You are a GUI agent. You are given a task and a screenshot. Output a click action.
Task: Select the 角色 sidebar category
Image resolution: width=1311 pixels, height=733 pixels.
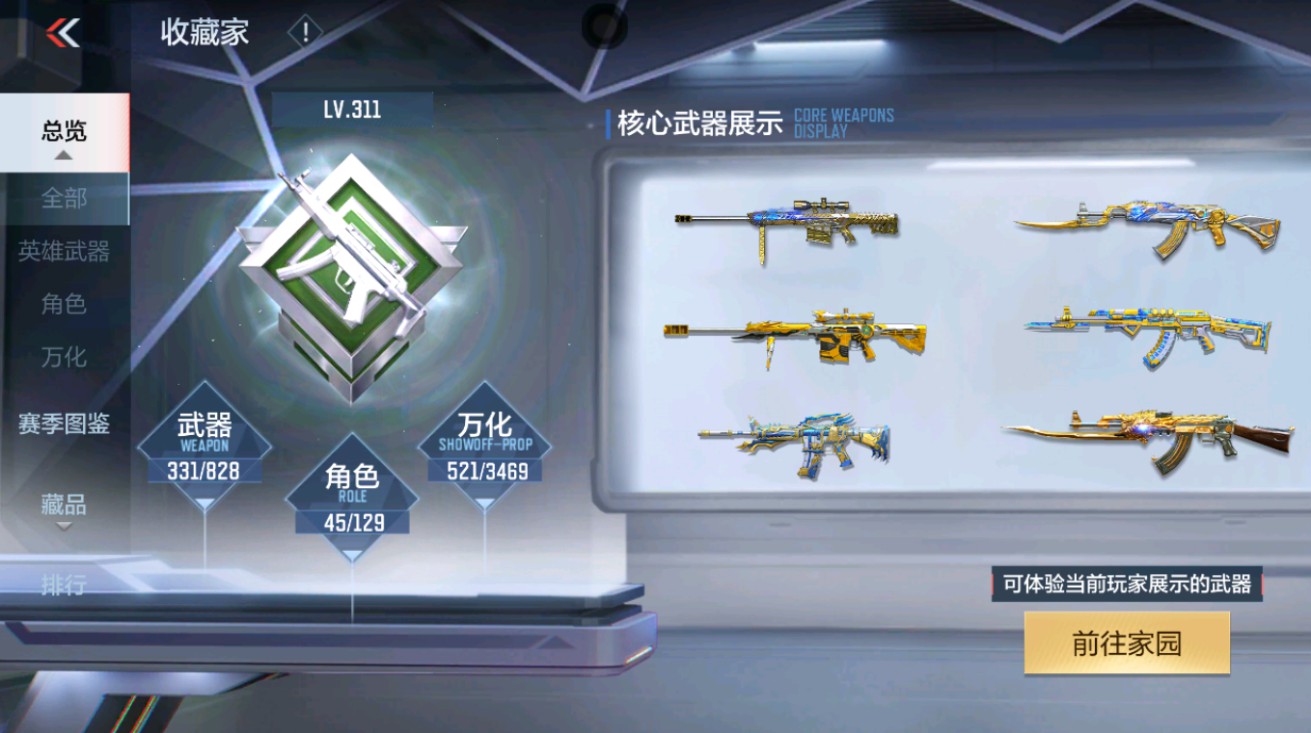pyautogui.click(x=63, y=305)
